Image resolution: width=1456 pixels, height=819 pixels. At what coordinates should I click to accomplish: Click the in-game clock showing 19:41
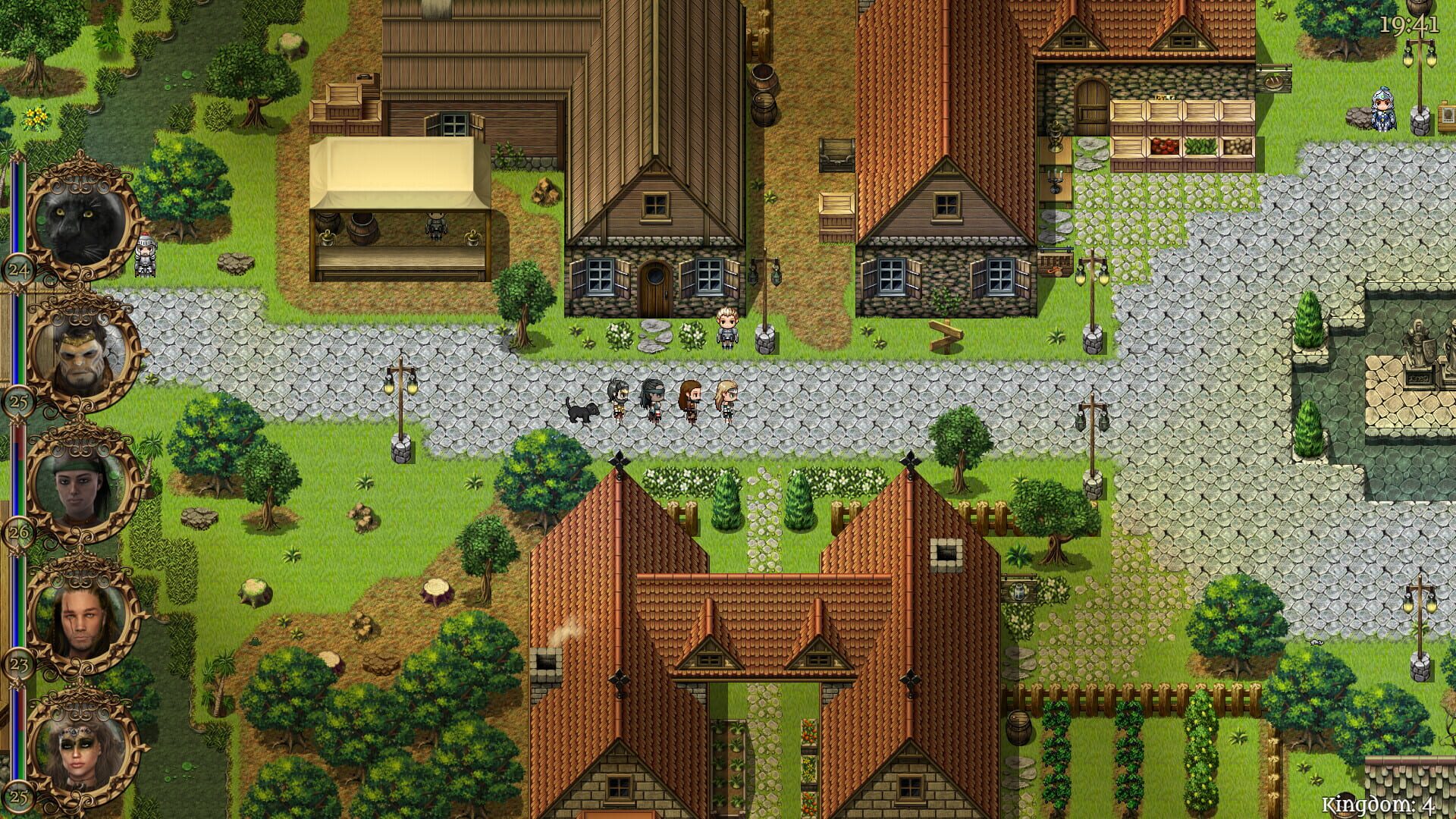[x=1408, y=23]
